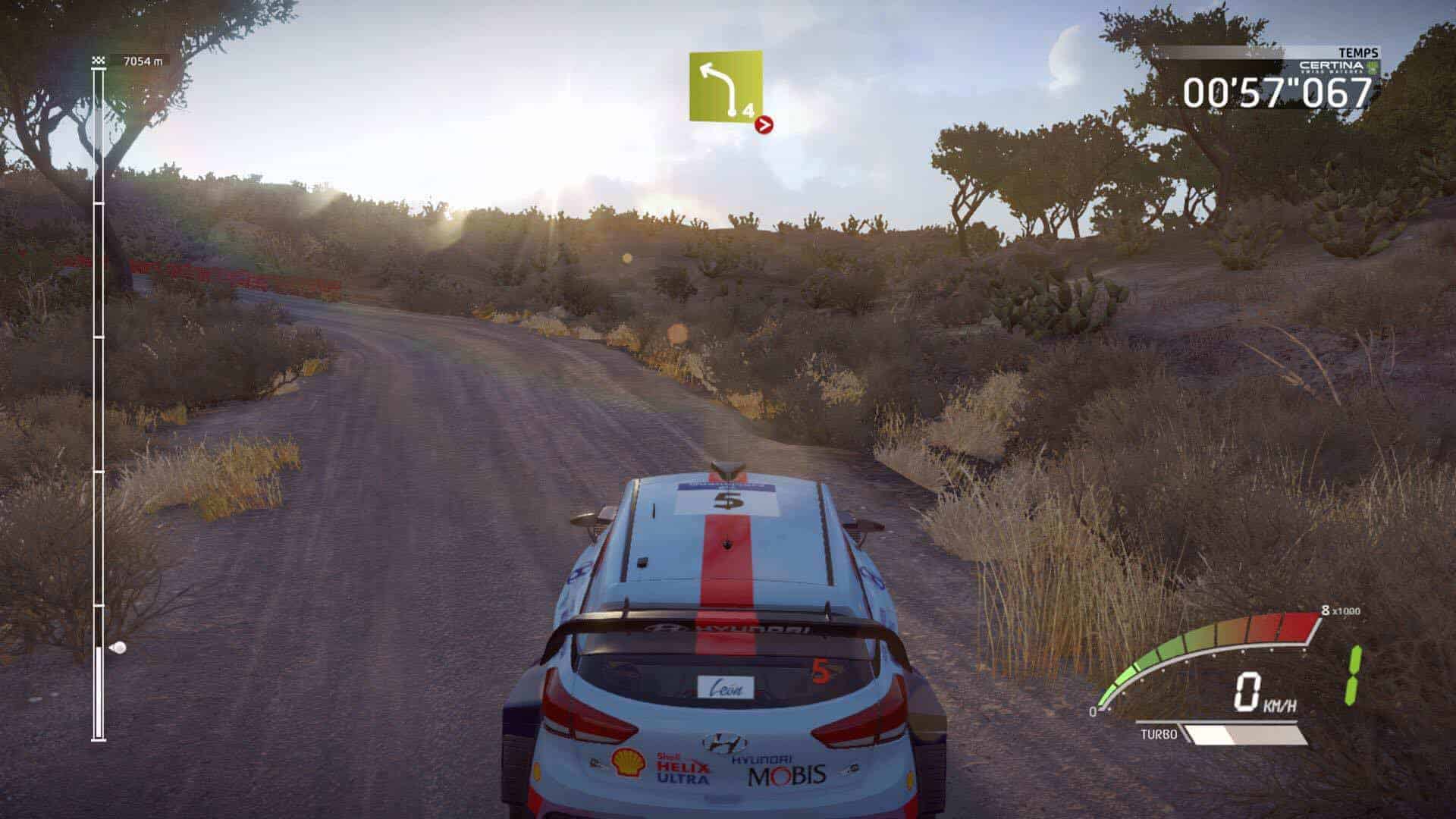Select the white car position marker on the progress bar
This screenshot has height=819, width=1456.
click(118, 648)
